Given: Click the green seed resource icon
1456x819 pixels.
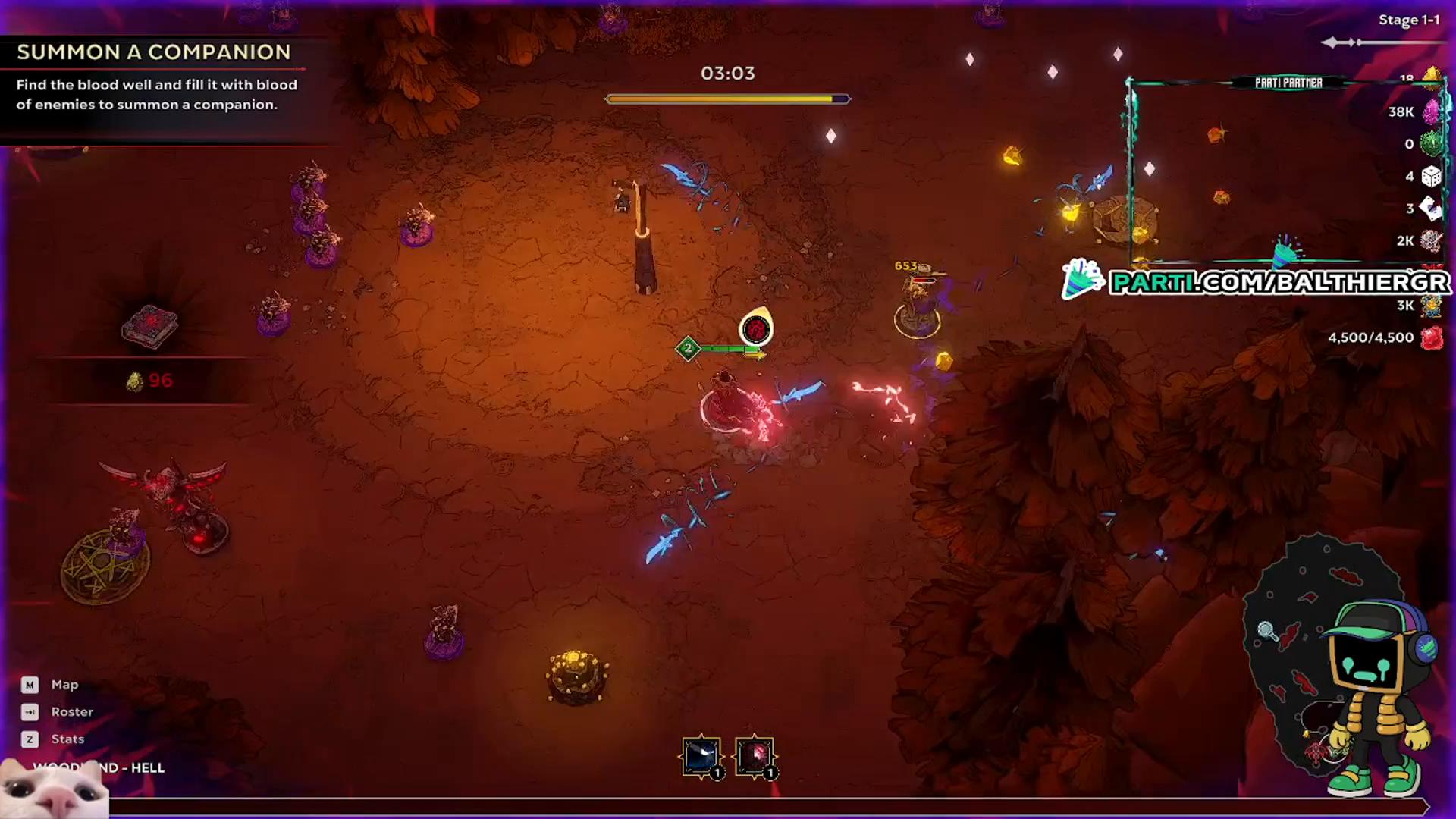Looking at the screenshot, I should (1431, 143).
